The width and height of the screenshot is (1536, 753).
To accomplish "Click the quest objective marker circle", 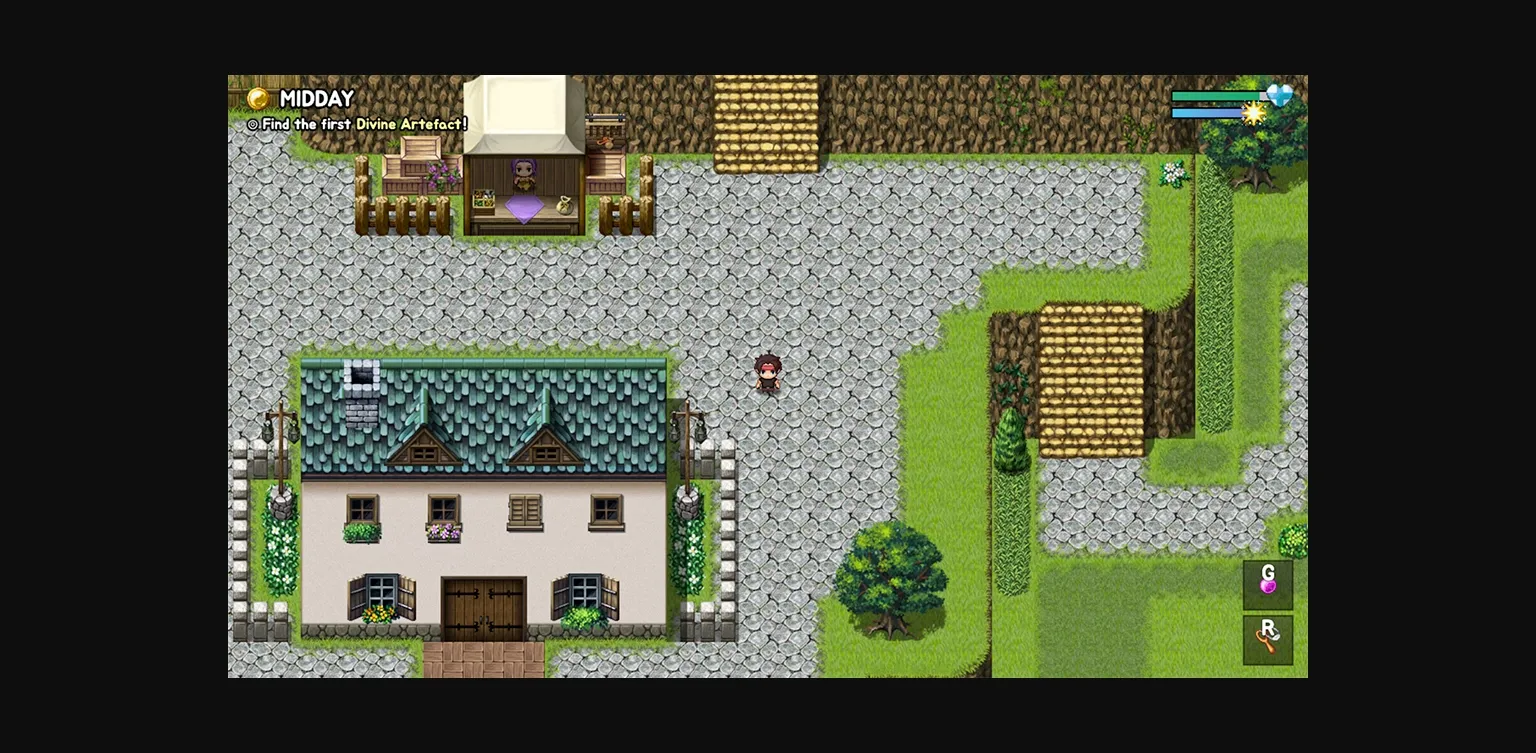I will click(251, 124).
